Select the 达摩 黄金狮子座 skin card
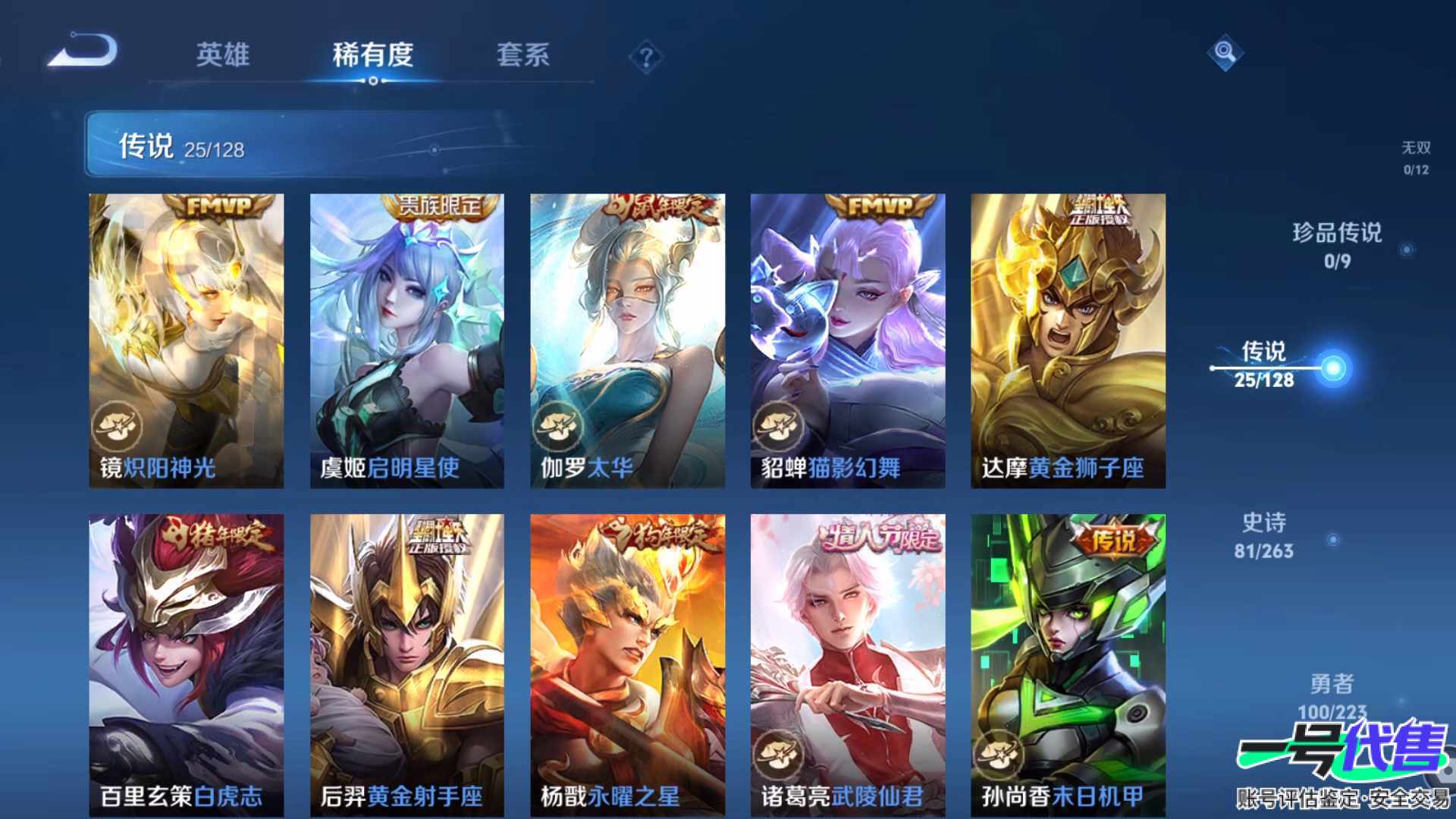This screenshot has height=819, width=1456. [x=1068, y=340]
